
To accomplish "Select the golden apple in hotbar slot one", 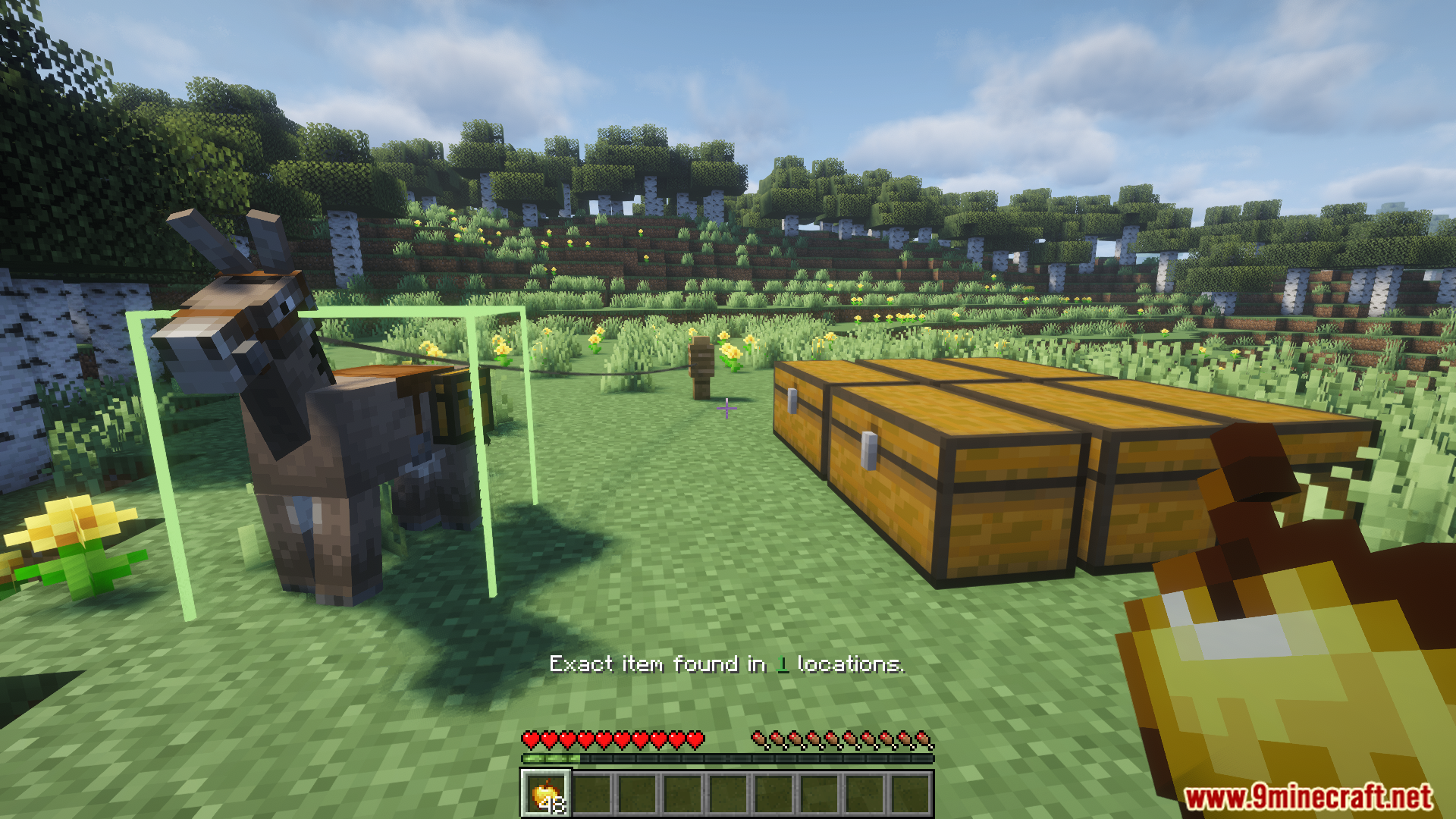I will click(544, 792).
